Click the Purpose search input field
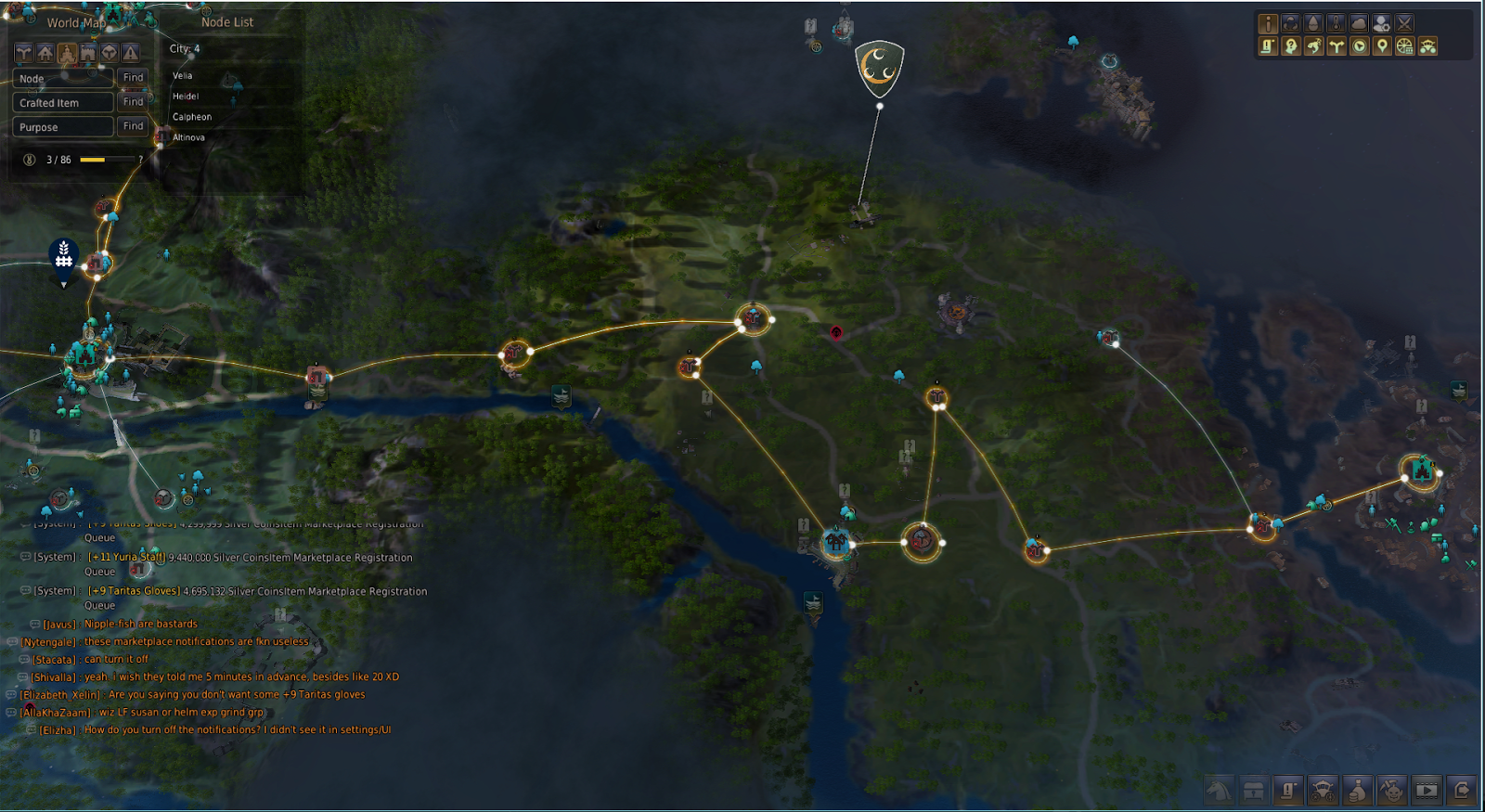 pyautogui.click(x=61, y=126)
